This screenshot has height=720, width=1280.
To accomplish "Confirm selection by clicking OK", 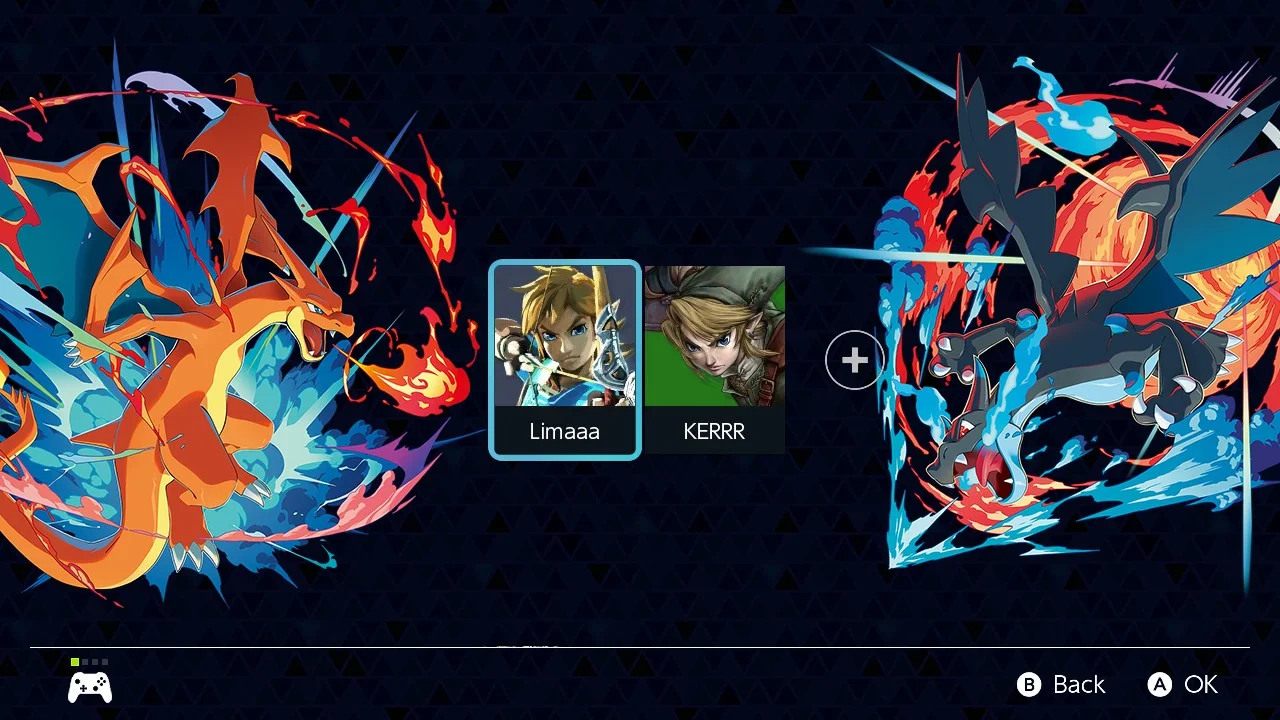I will point(1201,685).
